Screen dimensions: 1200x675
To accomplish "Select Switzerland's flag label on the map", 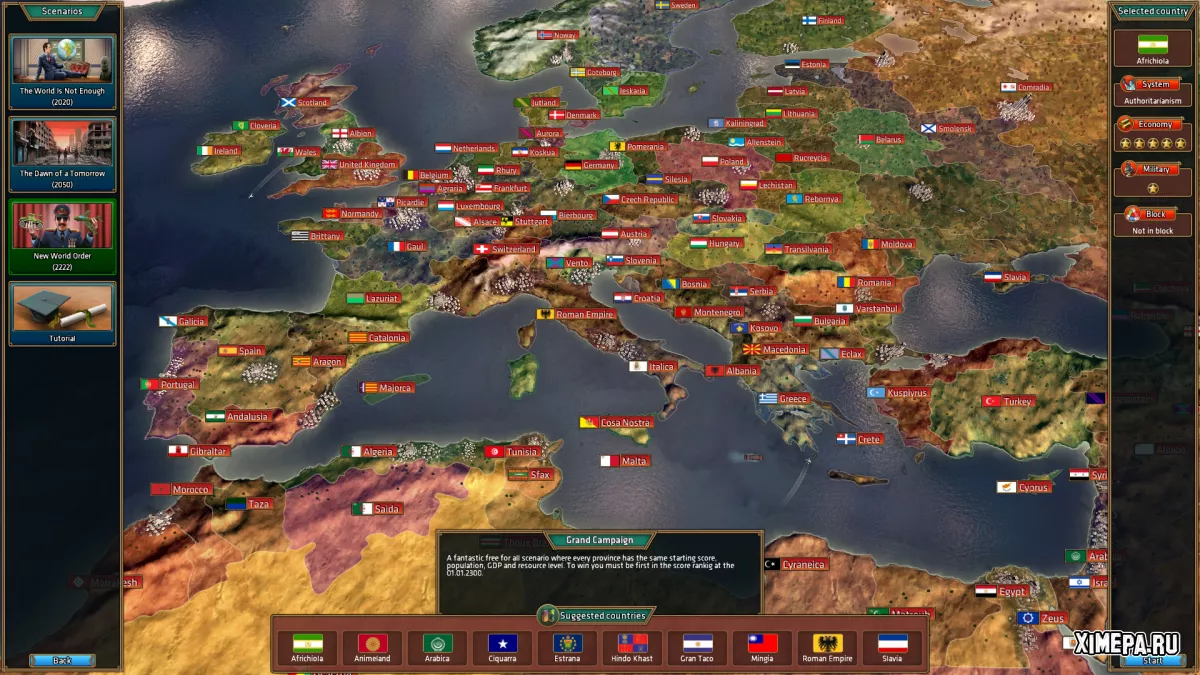I will pyautogui.click(x=506, y=249).
